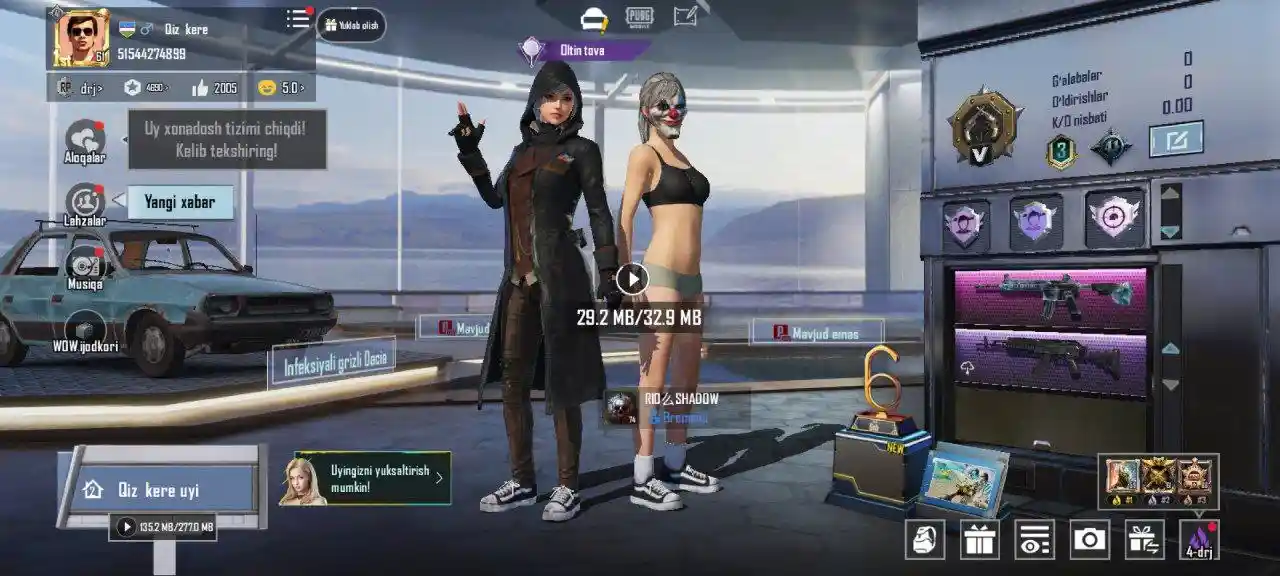1280x576 pixels.
Task: Open the stats edit button
Action: pos(1175,139)
